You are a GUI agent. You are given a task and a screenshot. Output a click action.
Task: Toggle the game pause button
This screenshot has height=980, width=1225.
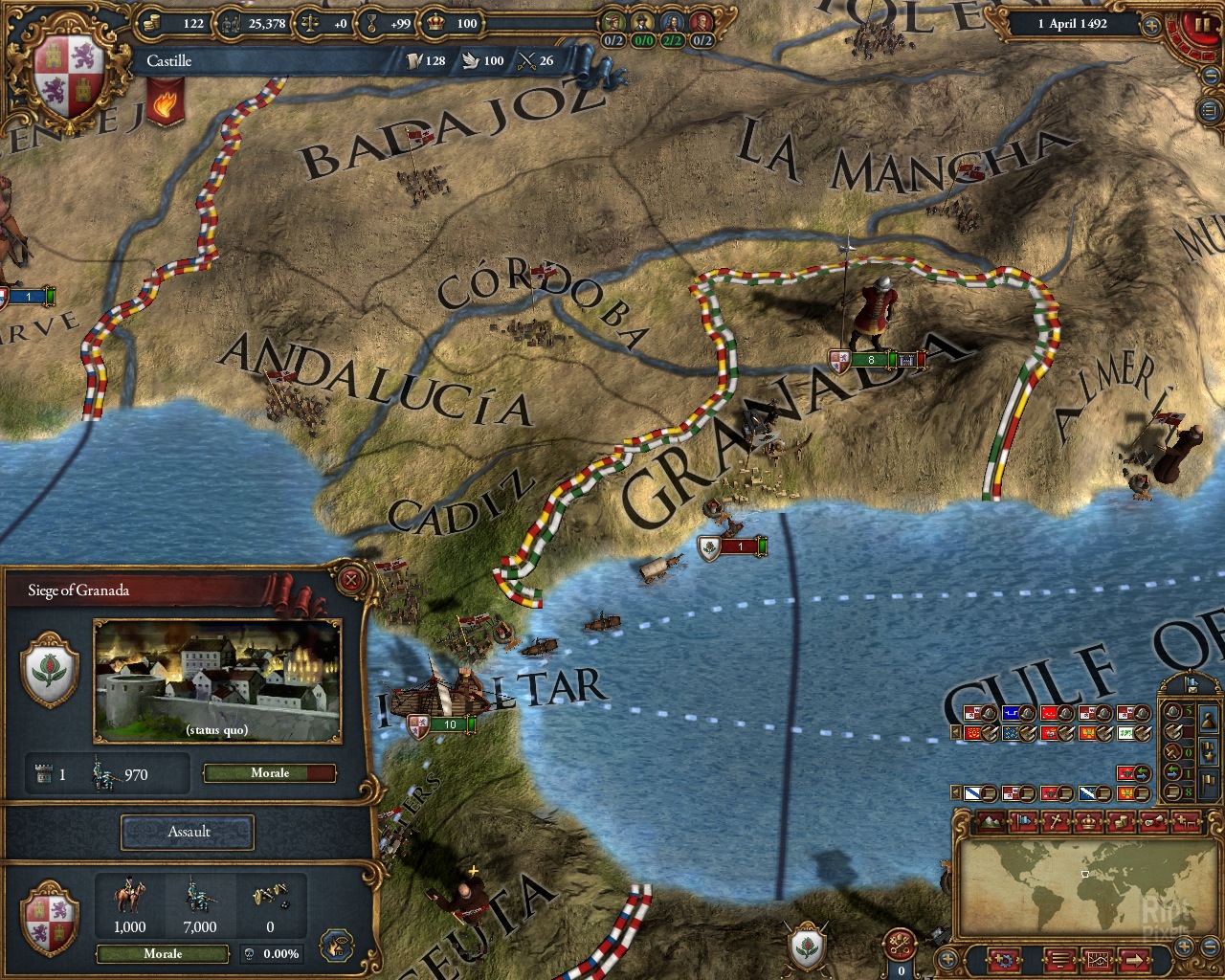pos(1203,23)
